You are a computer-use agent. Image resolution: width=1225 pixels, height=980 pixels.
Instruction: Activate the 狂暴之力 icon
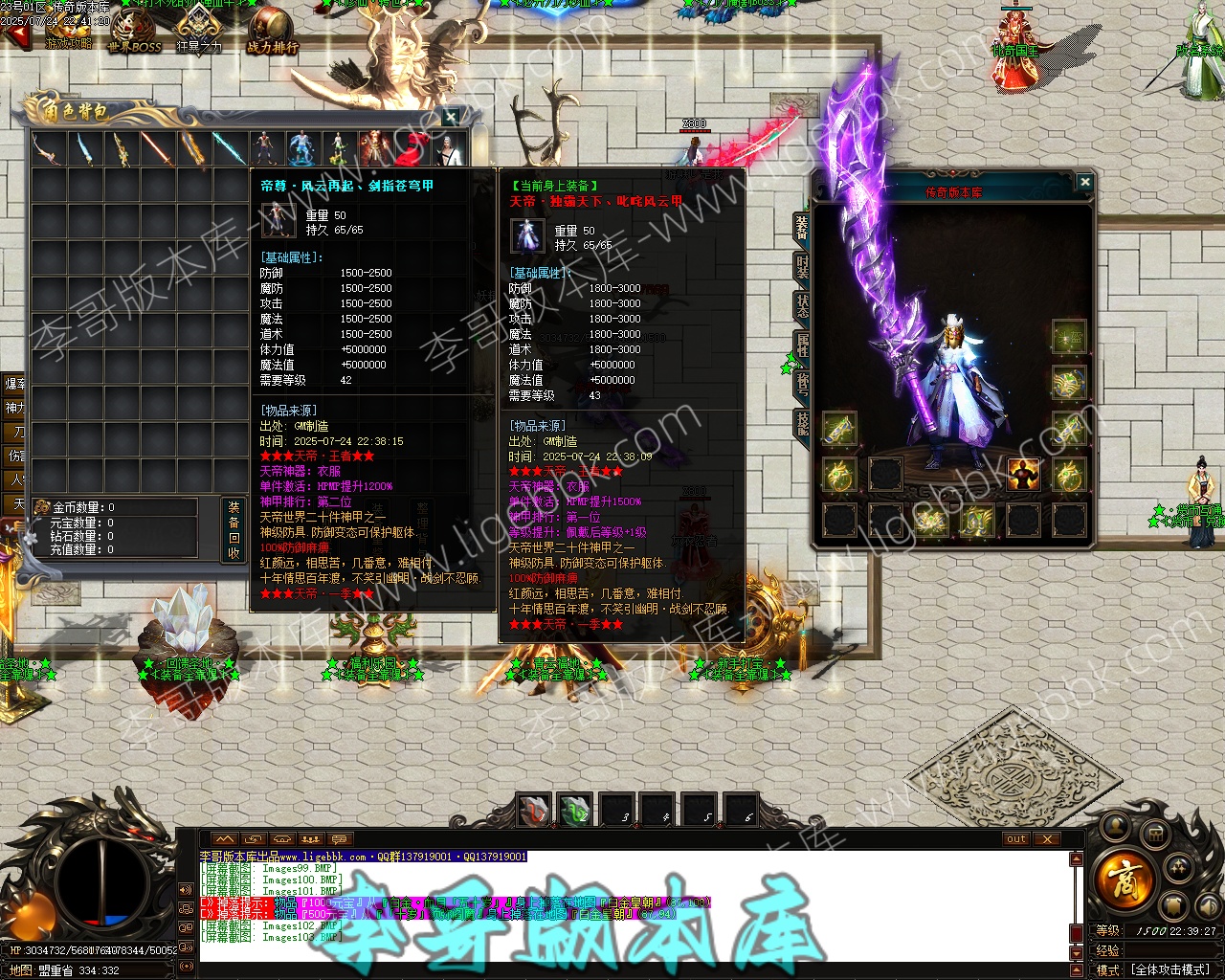199,31
